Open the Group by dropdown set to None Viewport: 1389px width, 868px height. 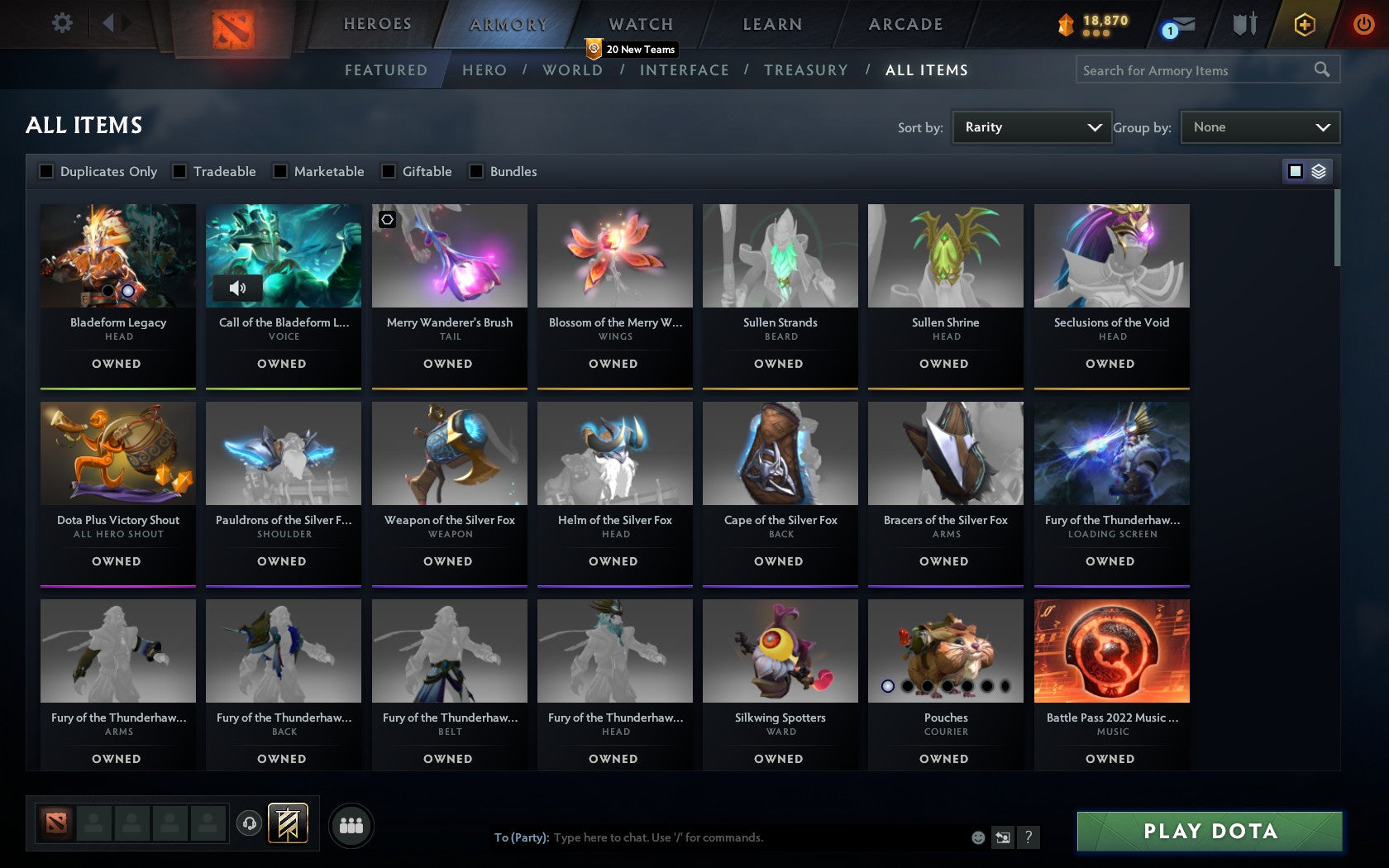tap(1259, 126)
